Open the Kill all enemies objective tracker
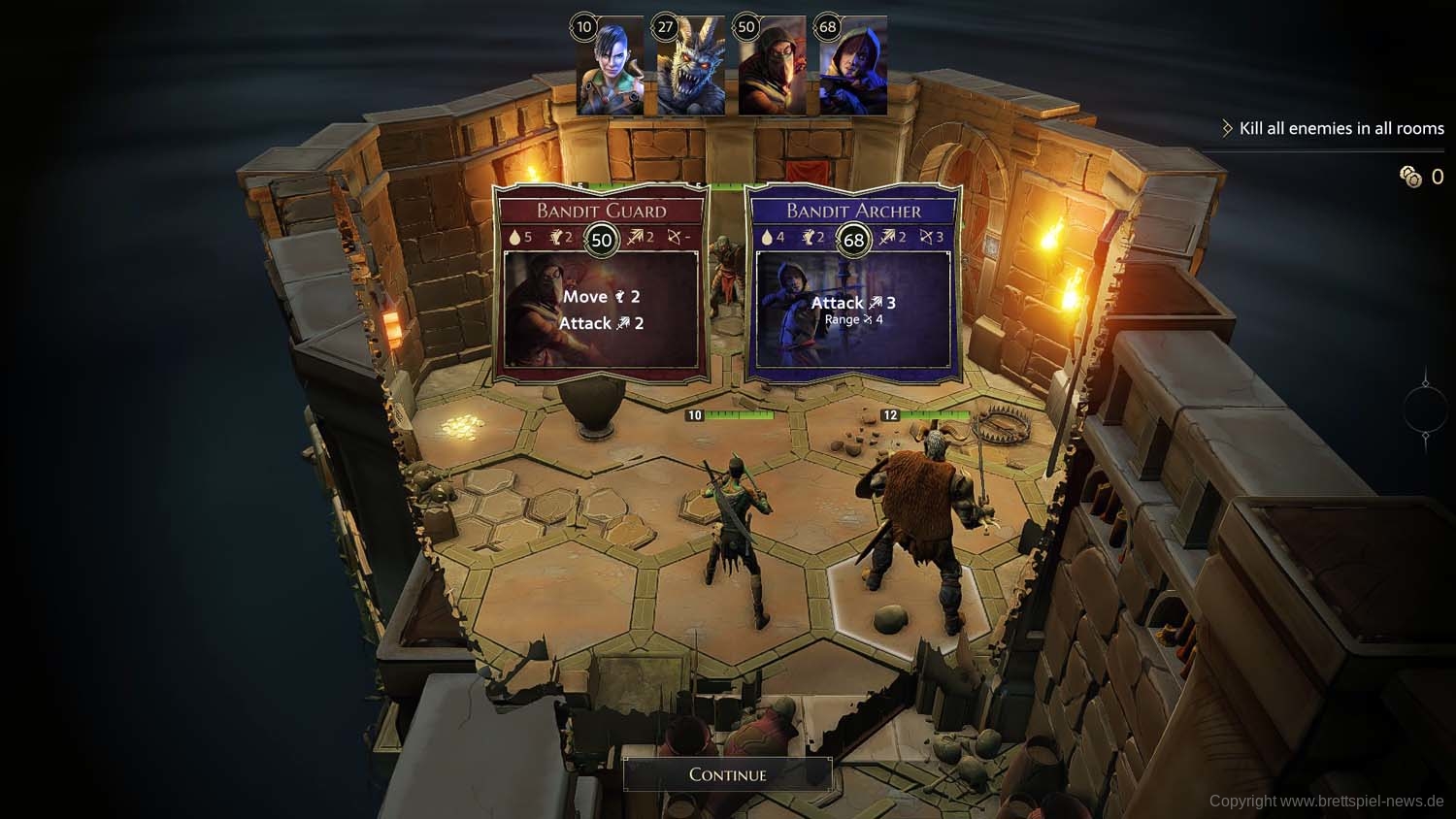 pos(1340,128)
